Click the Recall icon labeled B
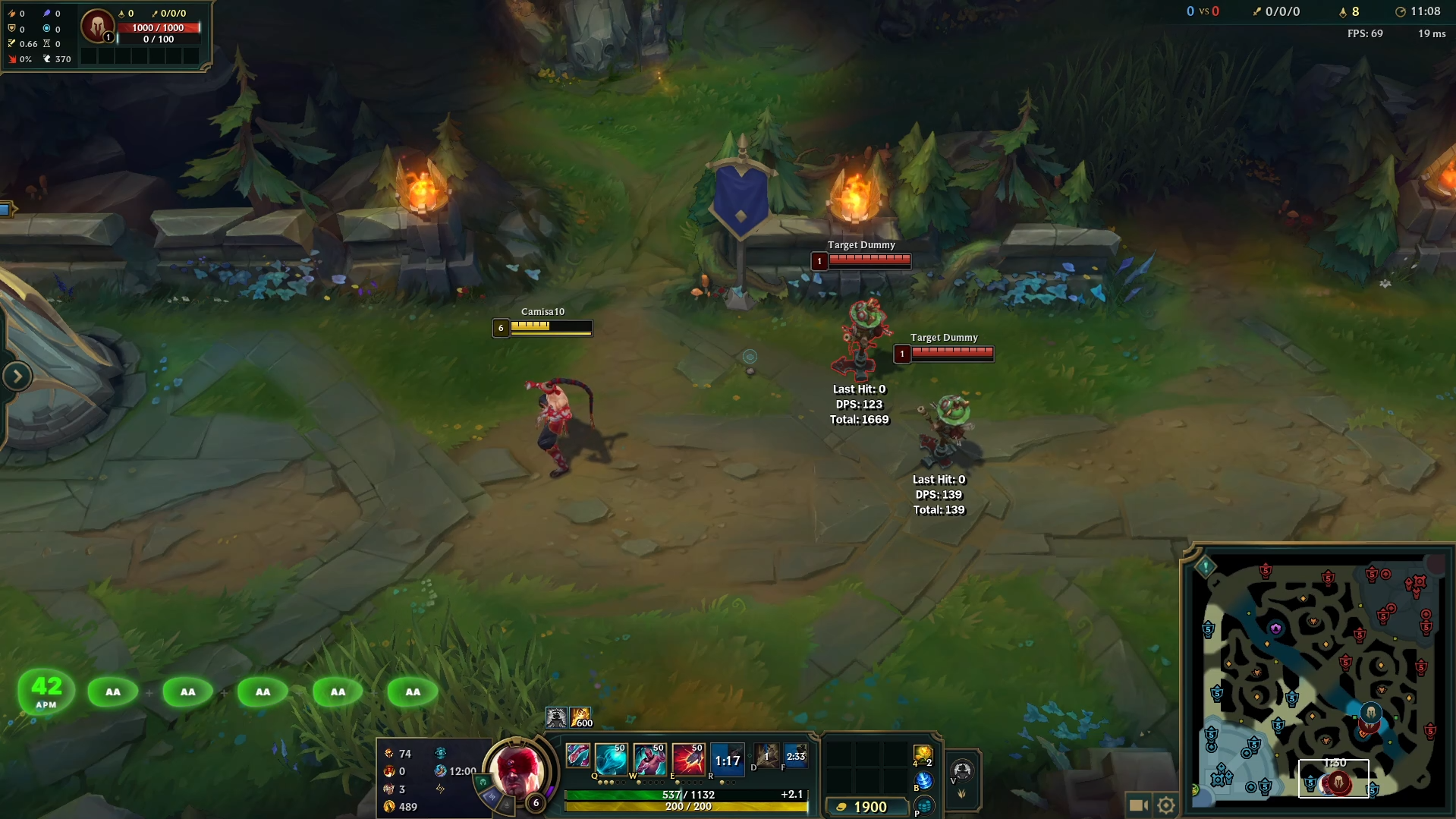Screen dimensions: 1456x819 924,781
